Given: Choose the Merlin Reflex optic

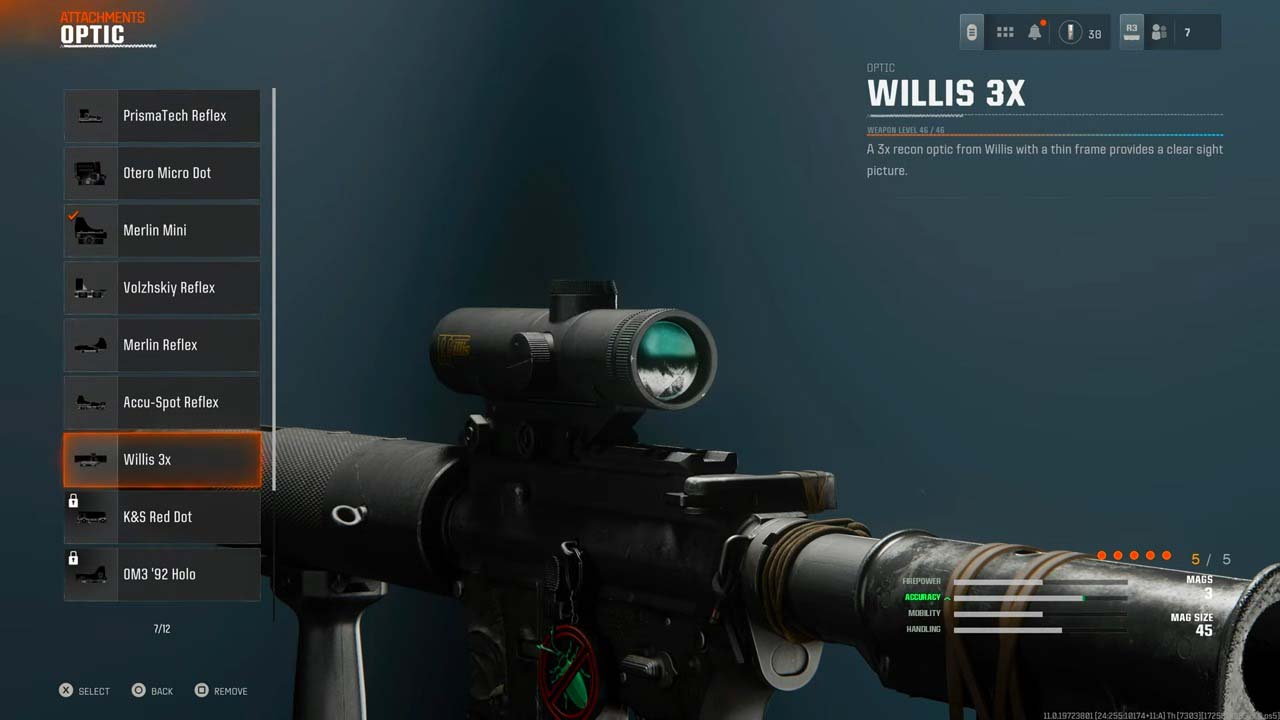Looking at the screenshot, I should 162,345.
